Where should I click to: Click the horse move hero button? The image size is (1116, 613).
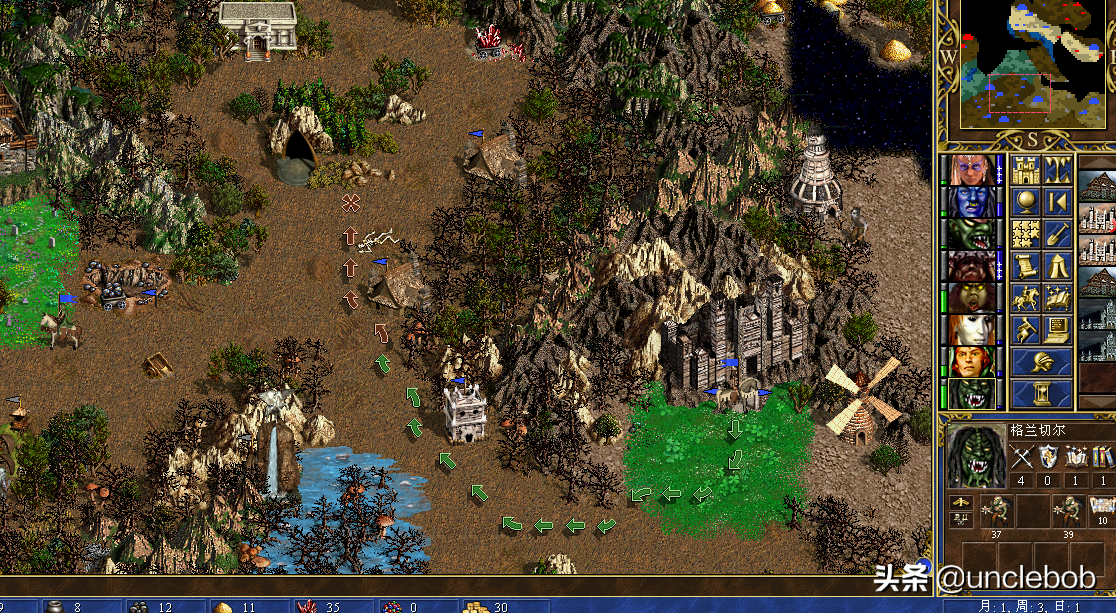click(x=1025, y=298)
